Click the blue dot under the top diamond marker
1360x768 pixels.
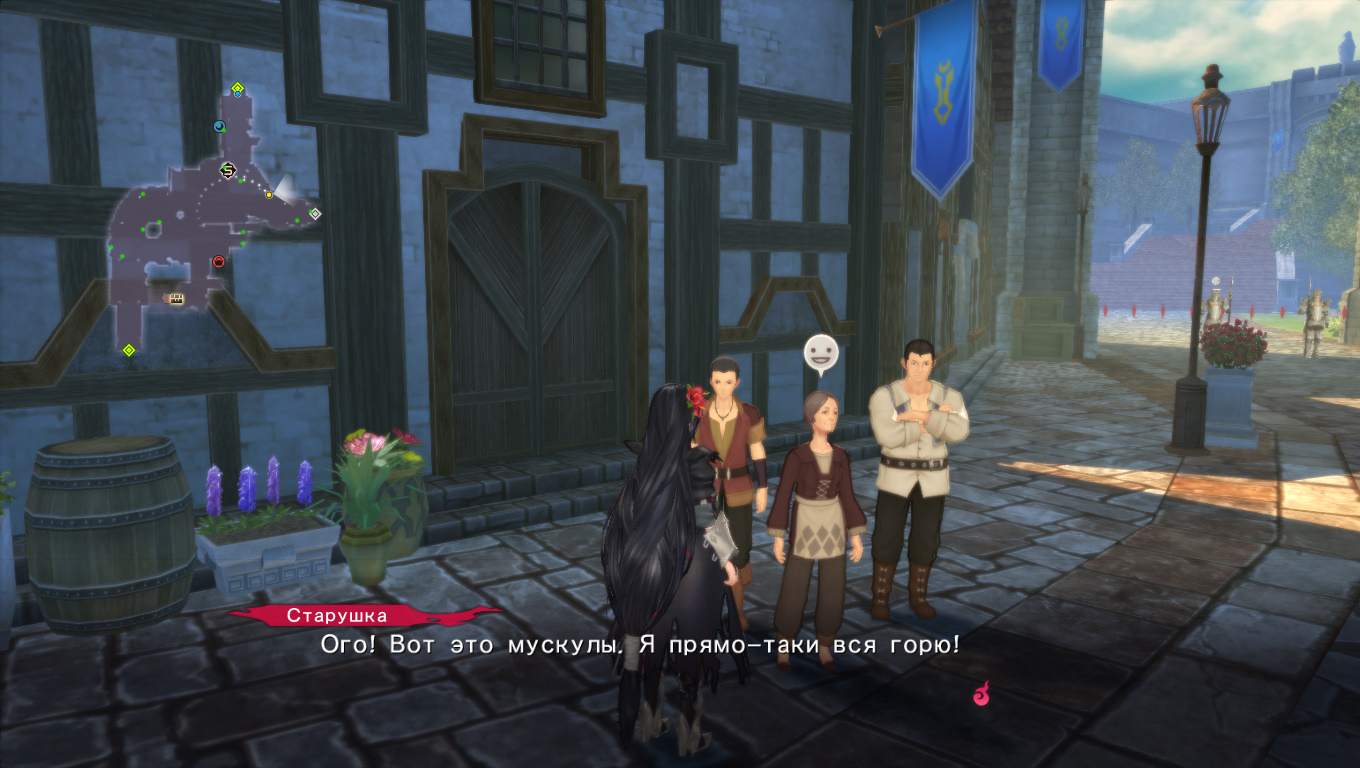pos(237,94)
